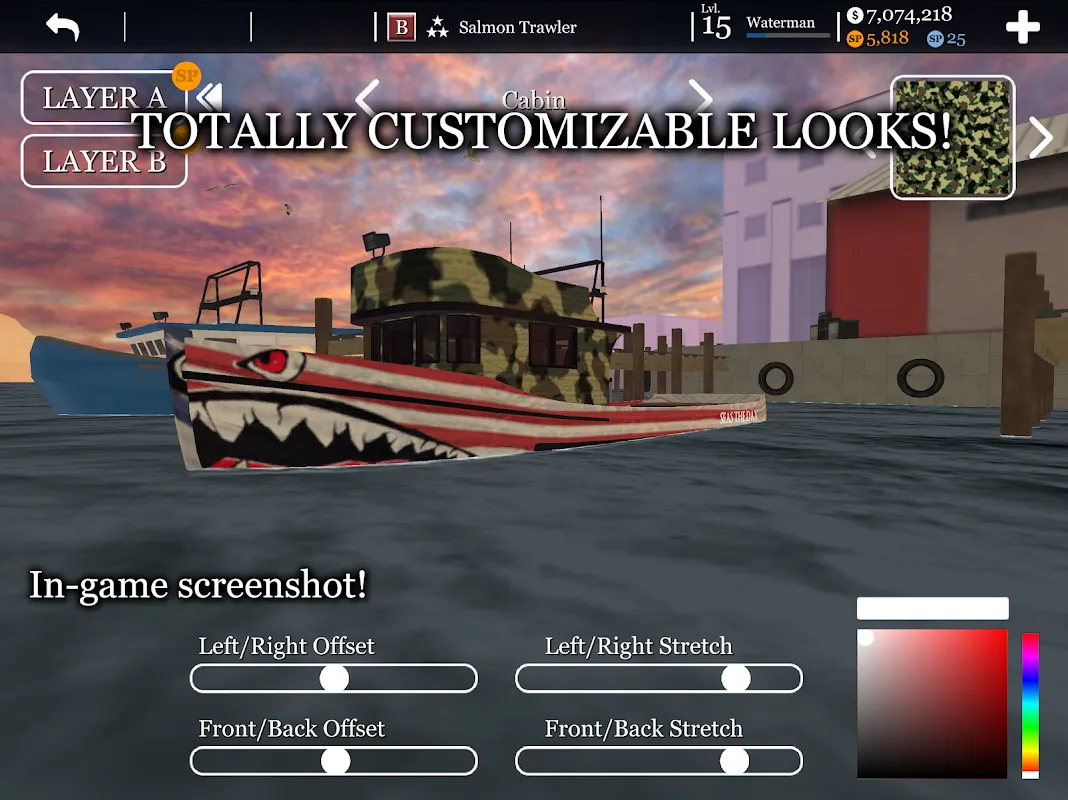This screenshot has width=1068, height=800.
Task: Click the white color preview bar
Action: 932,608
